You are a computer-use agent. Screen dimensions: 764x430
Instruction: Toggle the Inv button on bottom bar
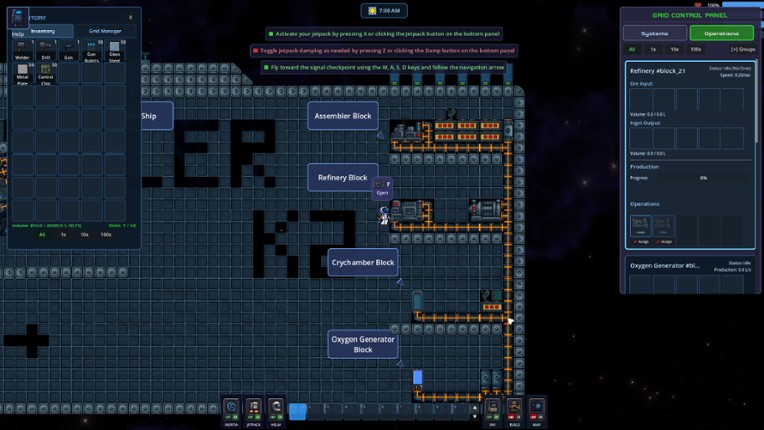(x=492, y=410)
